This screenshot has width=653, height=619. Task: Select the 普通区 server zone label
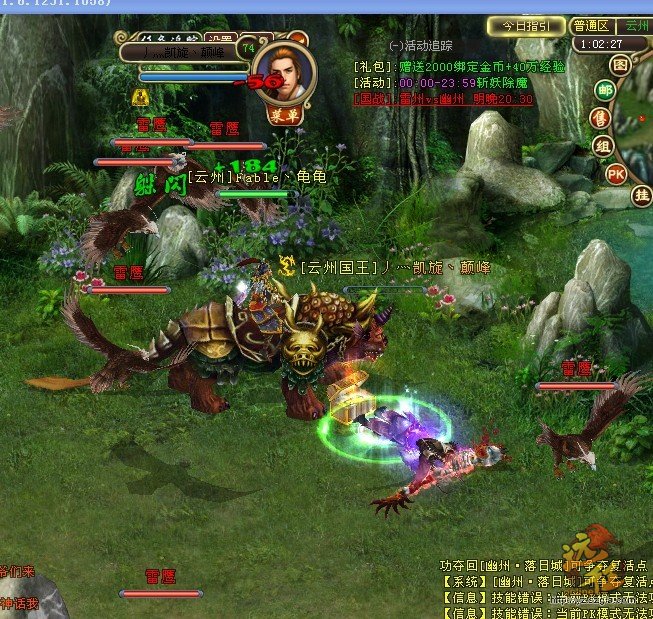[591, 26]
